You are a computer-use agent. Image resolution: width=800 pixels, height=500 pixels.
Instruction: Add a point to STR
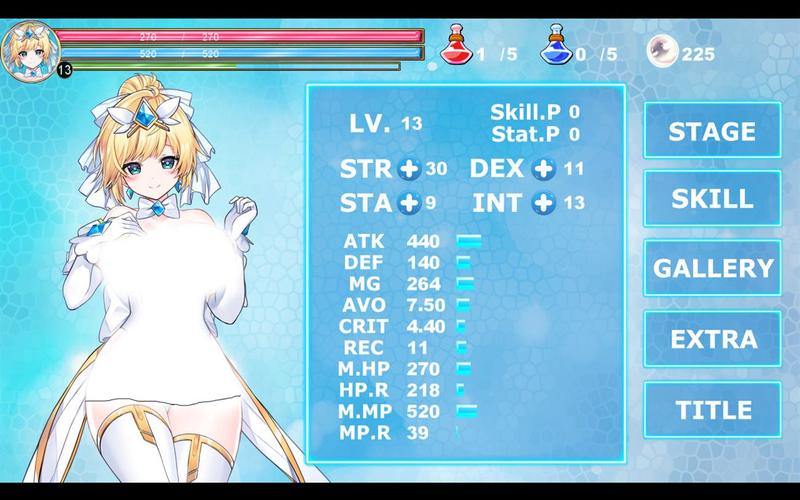pos(409,168)
